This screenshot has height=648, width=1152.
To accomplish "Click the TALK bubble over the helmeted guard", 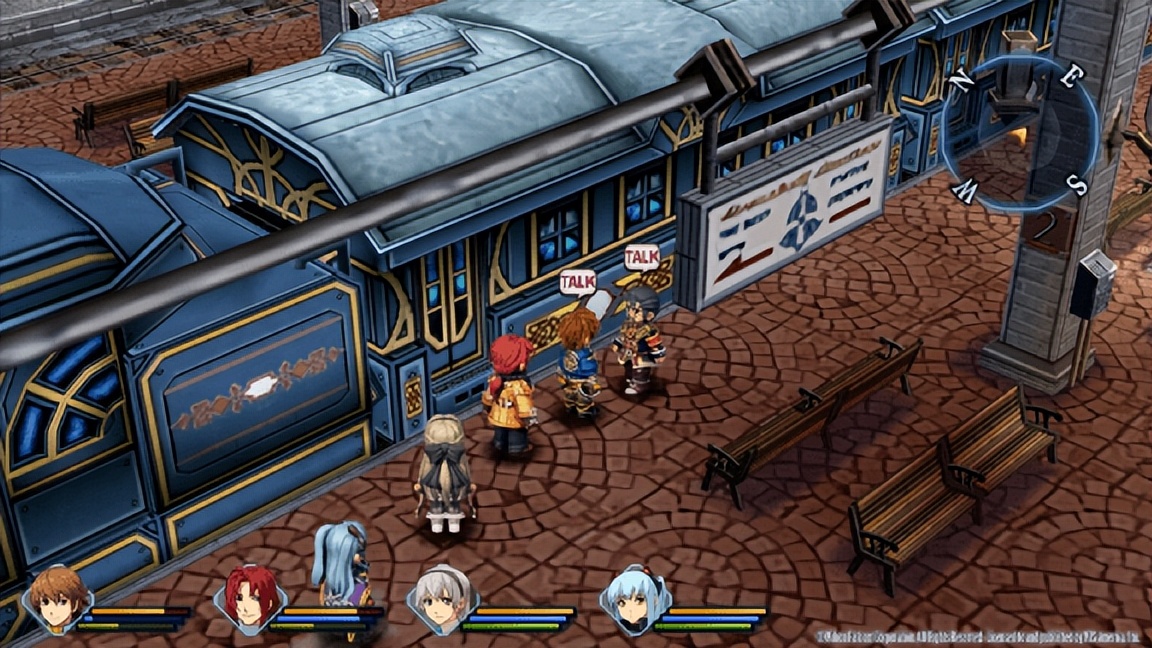I will pyautogui.click(x=641, y=258).
